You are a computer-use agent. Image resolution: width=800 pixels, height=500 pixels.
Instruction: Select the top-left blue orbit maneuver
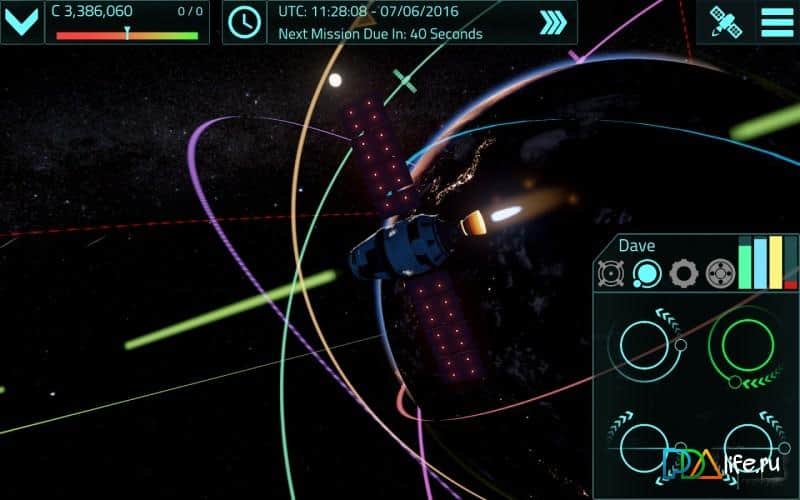645,343
